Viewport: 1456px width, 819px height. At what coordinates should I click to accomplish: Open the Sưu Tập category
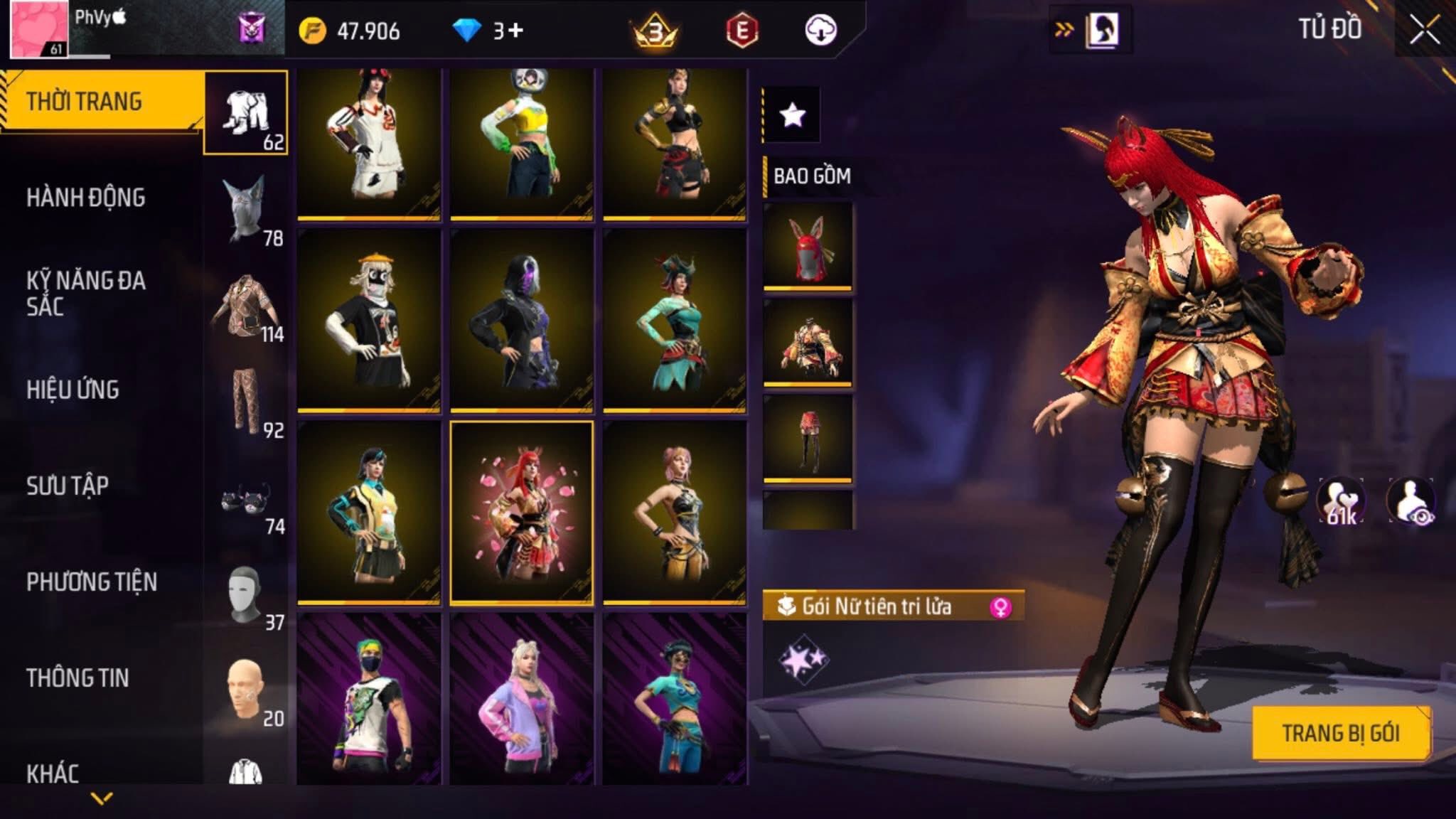point(68,486)
